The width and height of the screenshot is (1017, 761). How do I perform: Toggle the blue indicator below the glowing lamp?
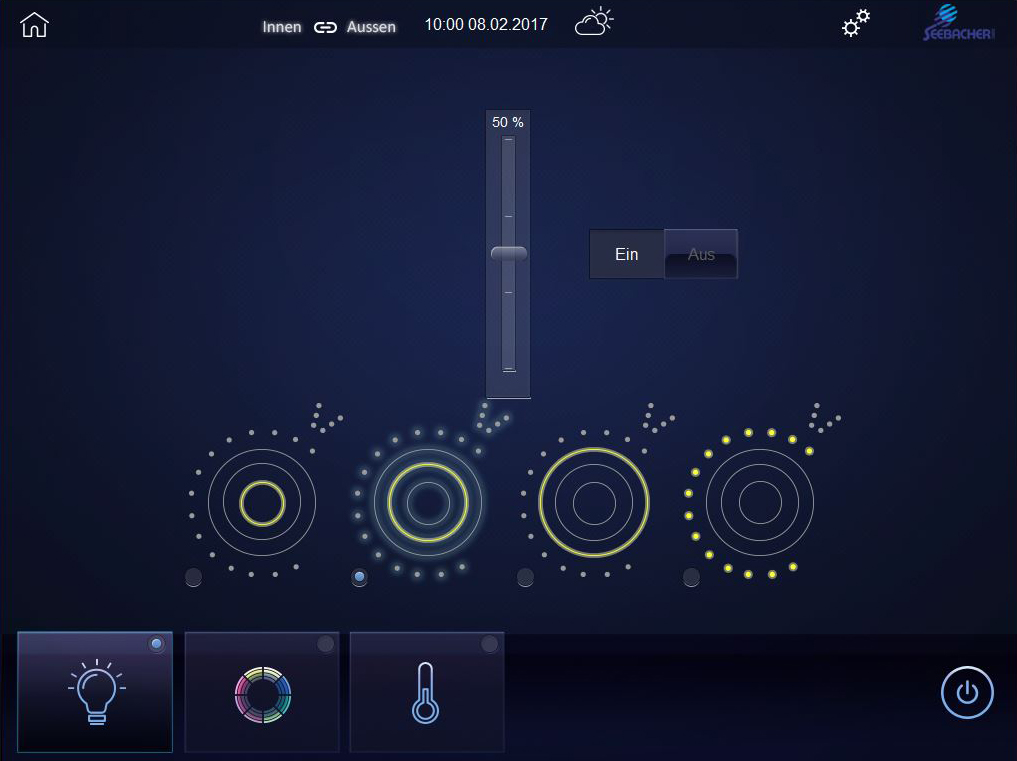click(359, 577)
